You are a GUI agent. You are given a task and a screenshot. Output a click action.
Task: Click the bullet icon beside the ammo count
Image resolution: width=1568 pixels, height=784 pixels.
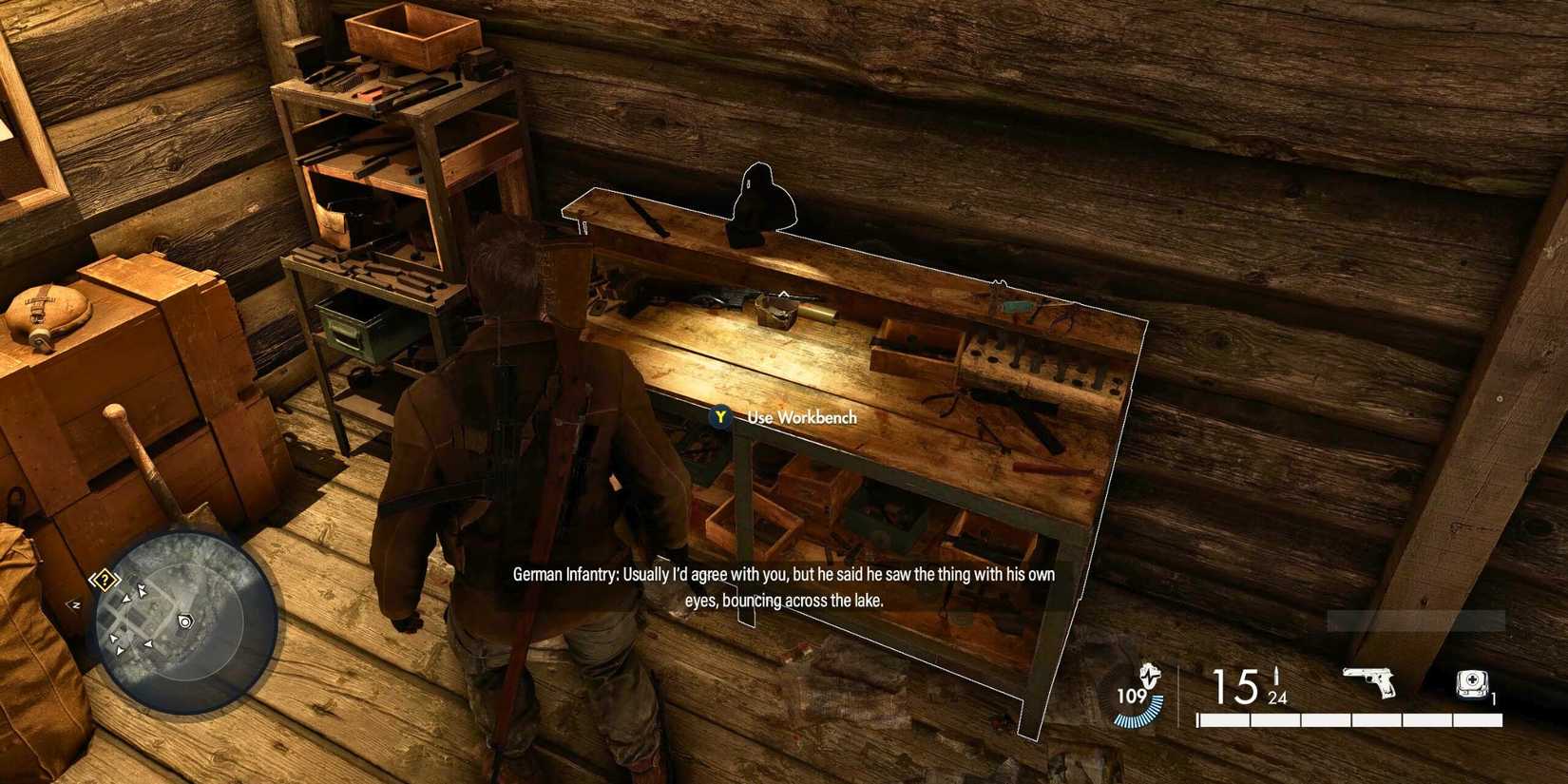[1277, 675]
